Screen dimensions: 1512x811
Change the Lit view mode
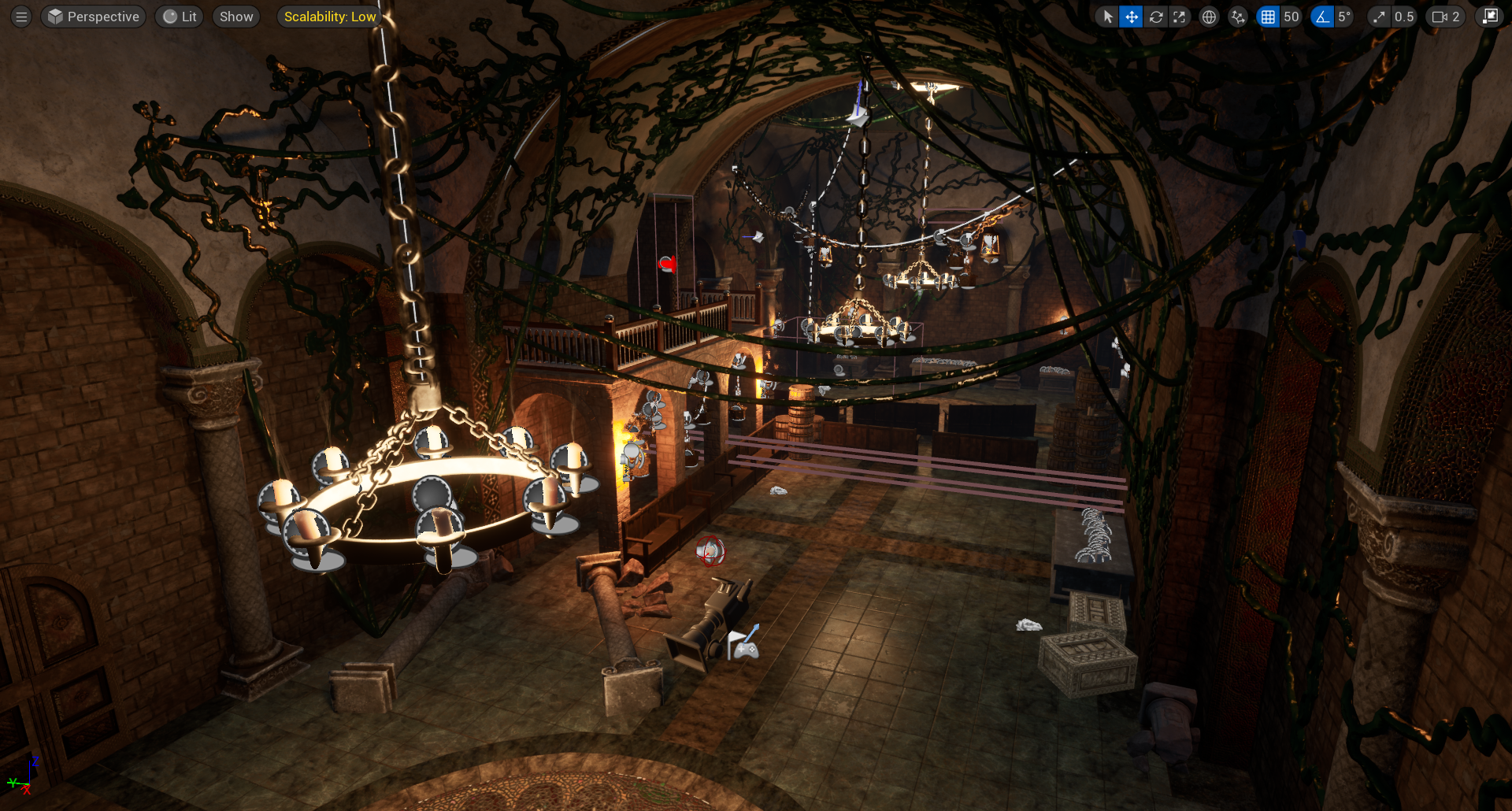[x=180, y=17]
